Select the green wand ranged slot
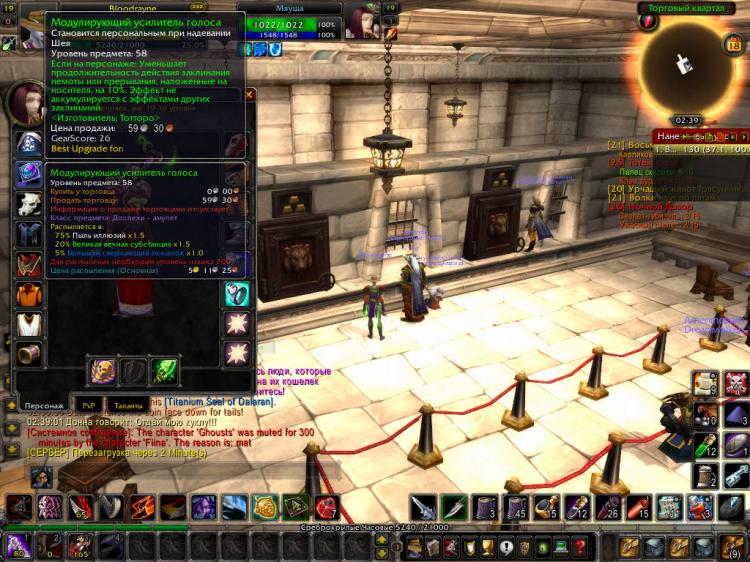 click(x=164, y=371)
